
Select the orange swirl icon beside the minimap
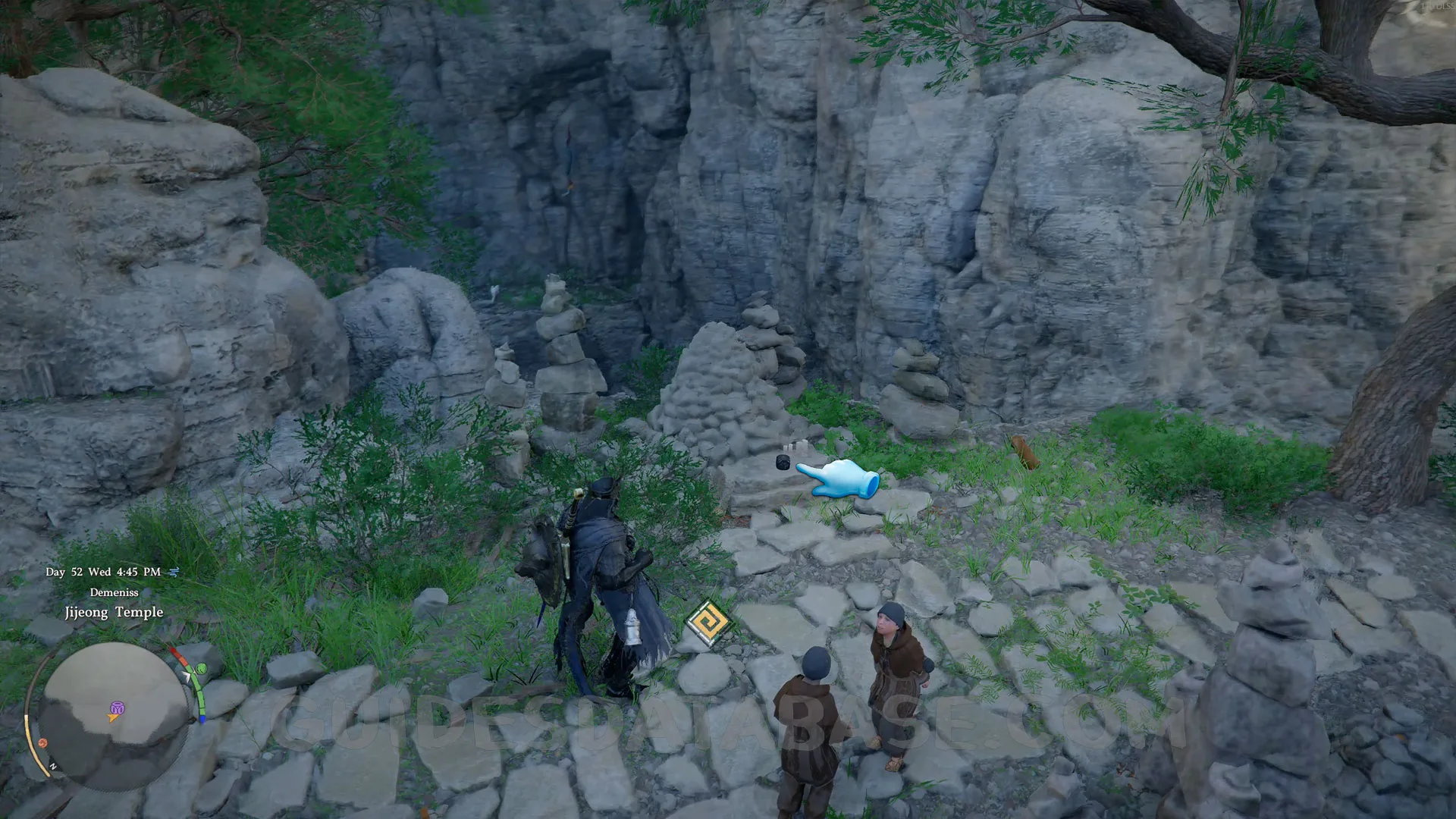tap(43, 742)
